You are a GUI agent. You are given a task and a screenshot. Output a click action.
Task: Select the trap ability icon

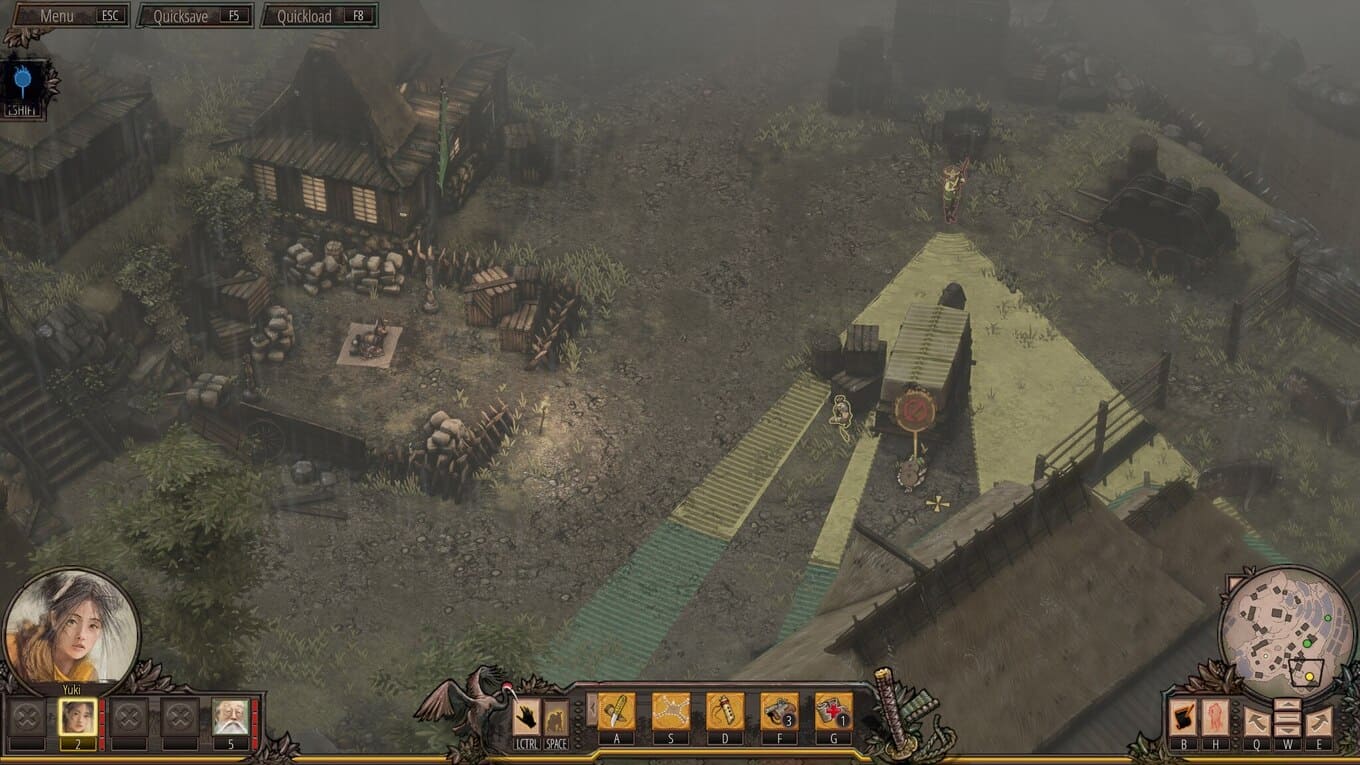(671, 712)
